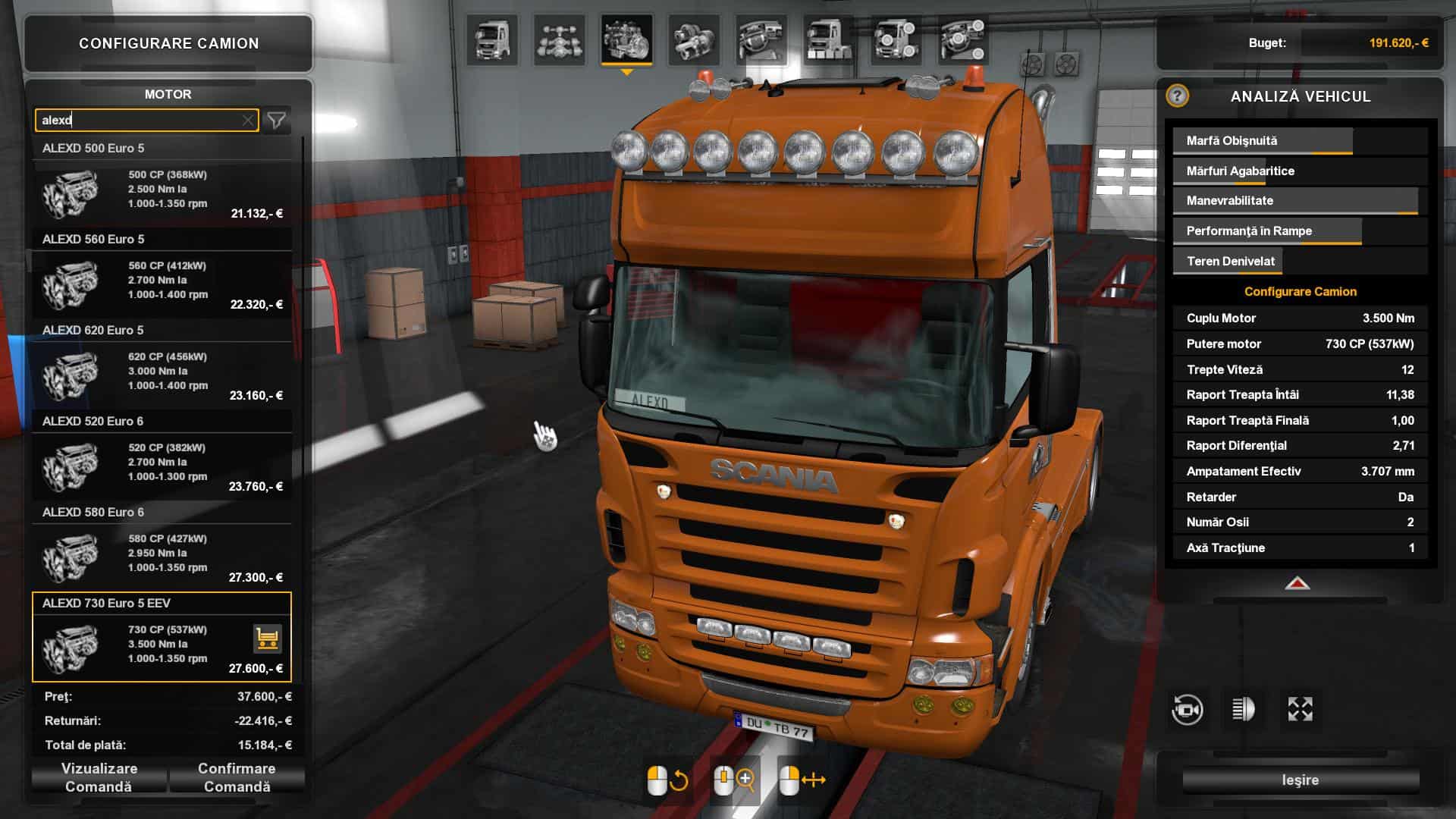Select the ALEXD 500 Euro 5 engine

click(x=162, y=190)
